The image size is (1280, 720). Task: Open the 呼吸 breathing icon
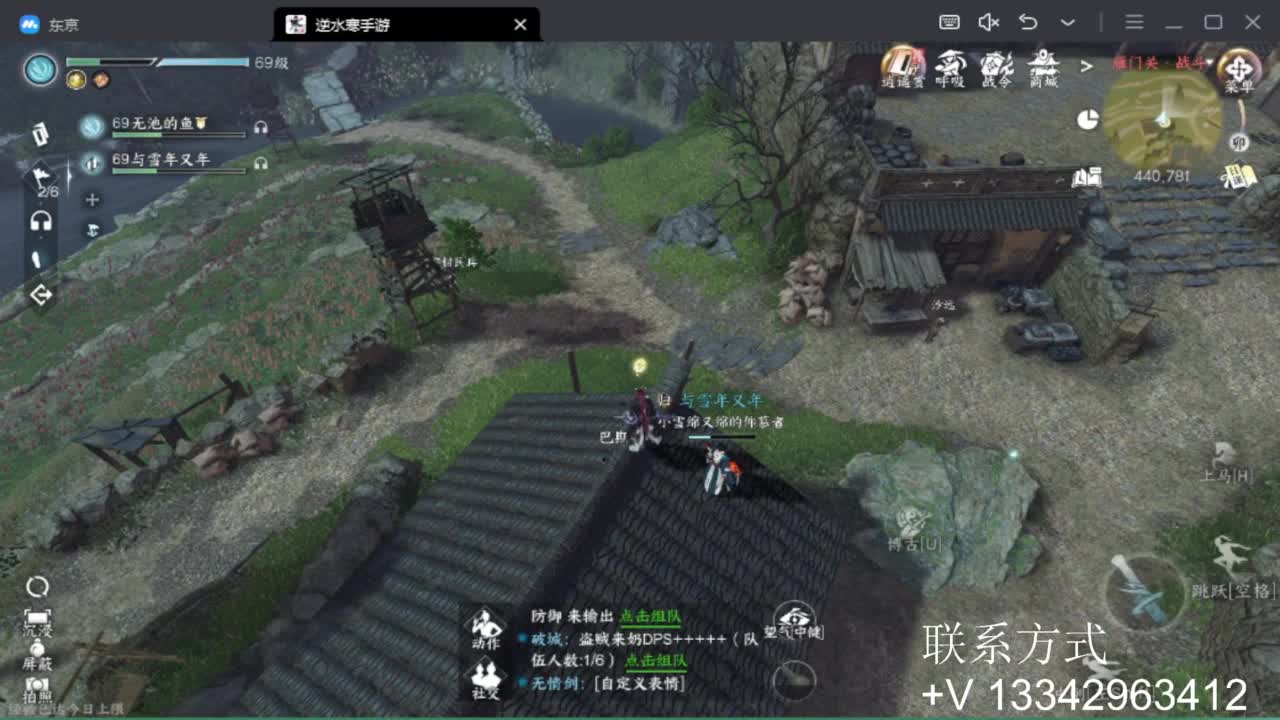click(x=953, y=65)
